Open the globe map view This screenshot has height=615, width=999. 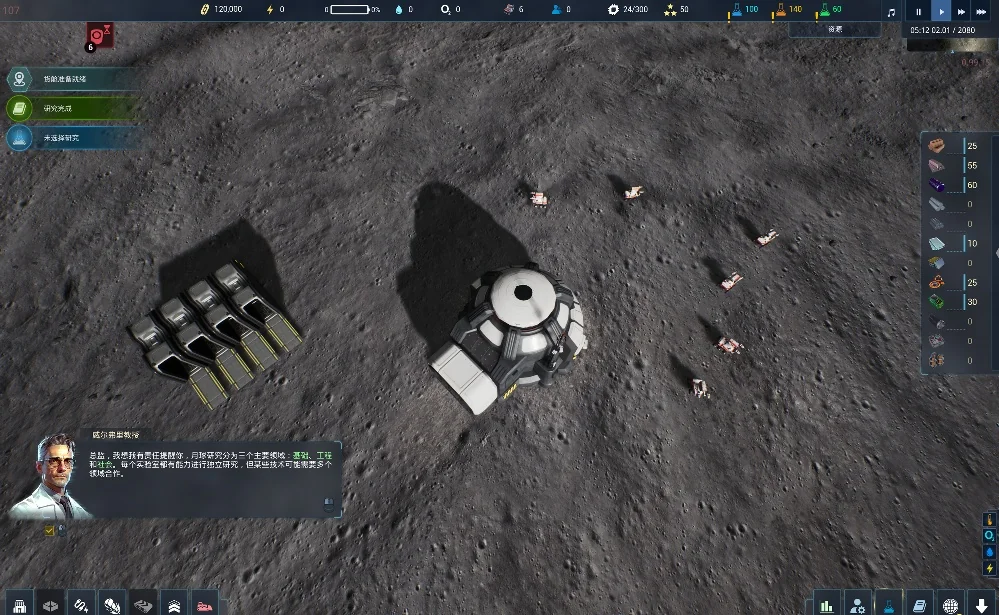coord(950,603)
